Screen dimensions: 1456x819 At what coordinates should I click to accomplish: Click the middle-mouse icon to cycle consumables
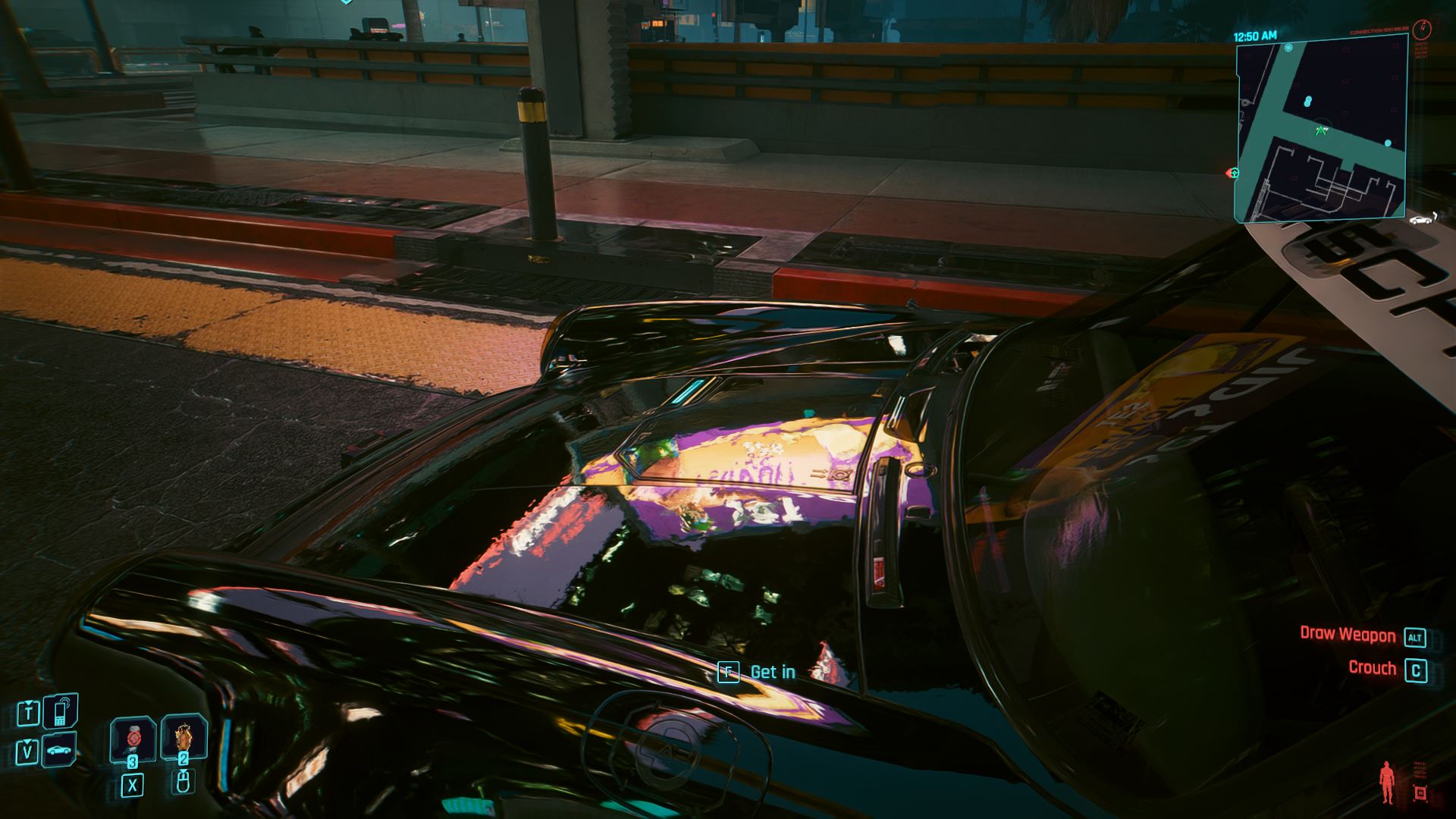point(184,783)
